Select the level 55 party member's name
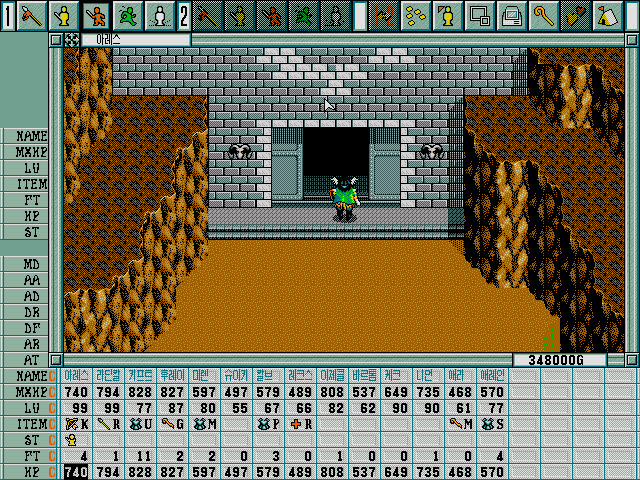Image resolution: width=640 pixels, height=480 pixels. (237, 375)
